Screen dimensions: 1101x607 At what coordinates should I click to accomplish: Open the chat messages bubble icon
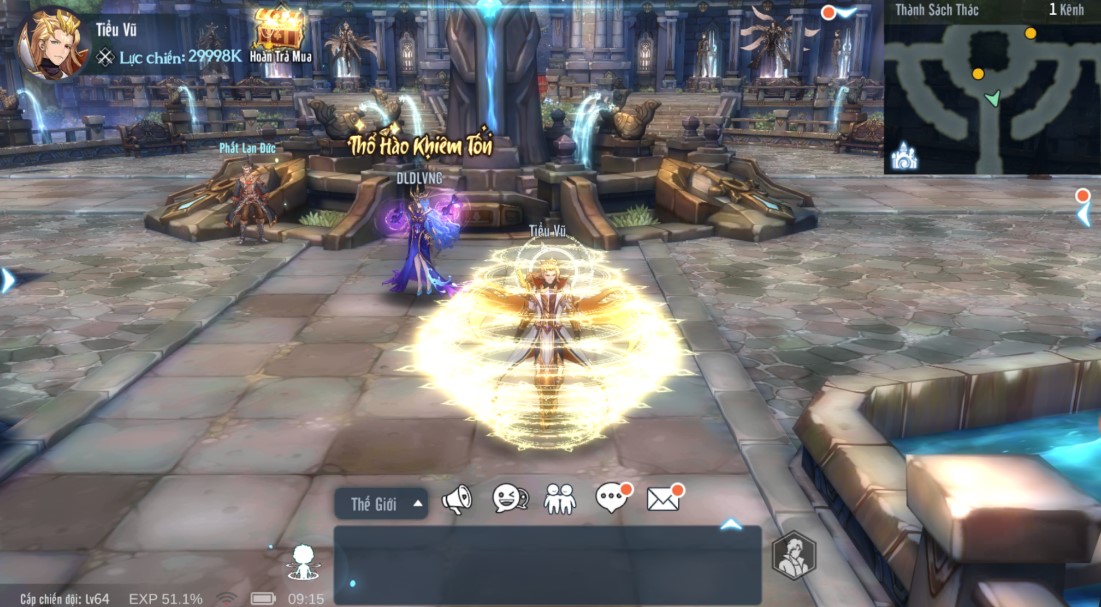pyautogui.click(x=611, y=498)
